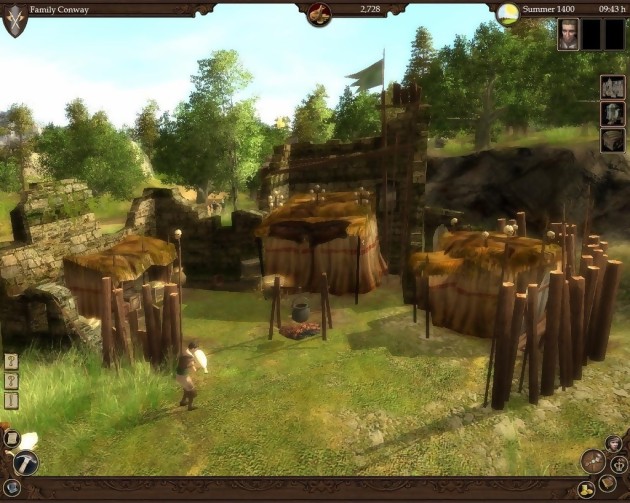The width and height of the screenshot is (630, 503).
Task: Open the round wooden shield menu
Action: tap(594, 461)
